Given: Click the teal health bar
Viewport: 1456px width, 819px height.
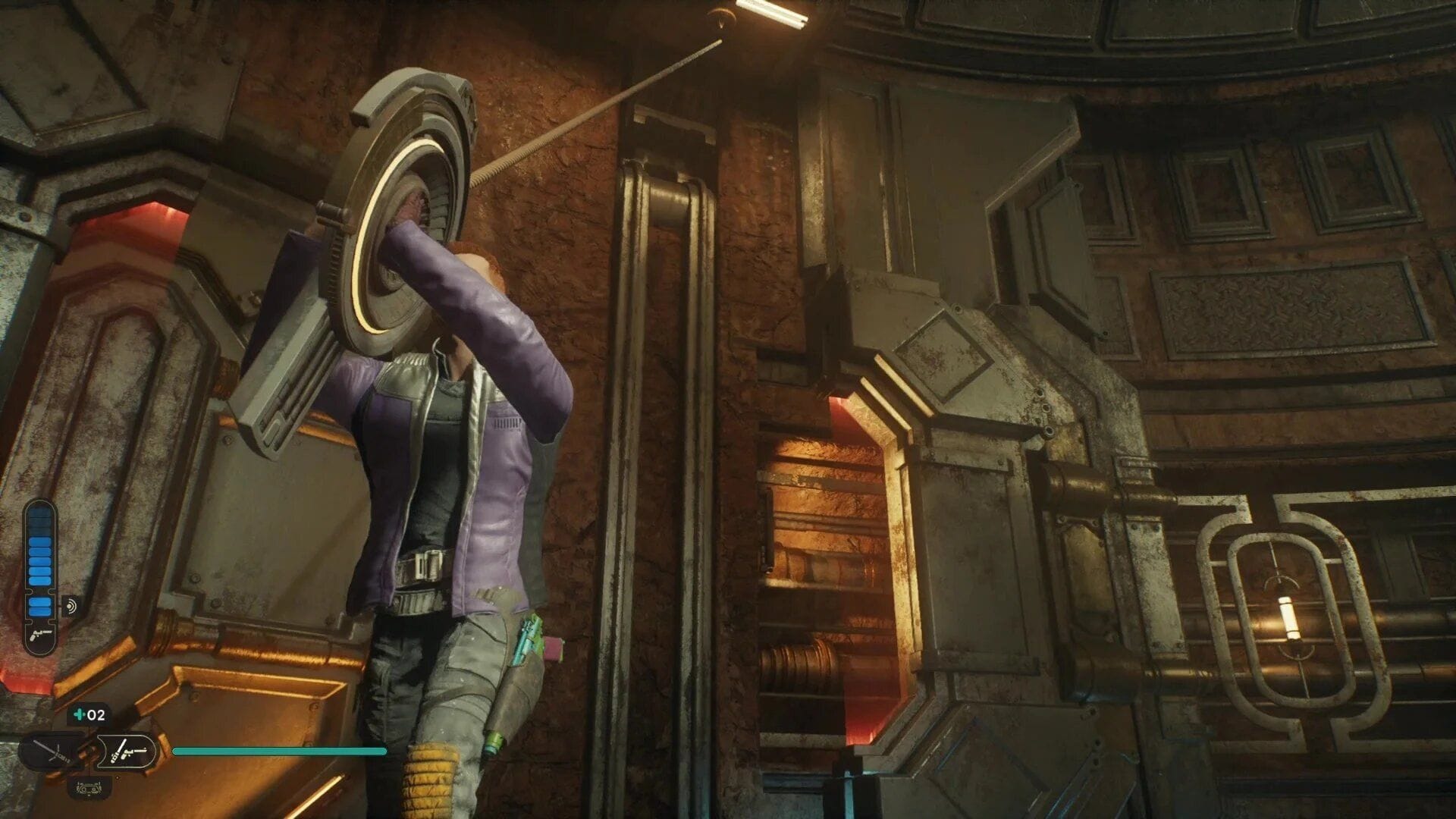Looking at the screenshot, I should click(281, 751).
